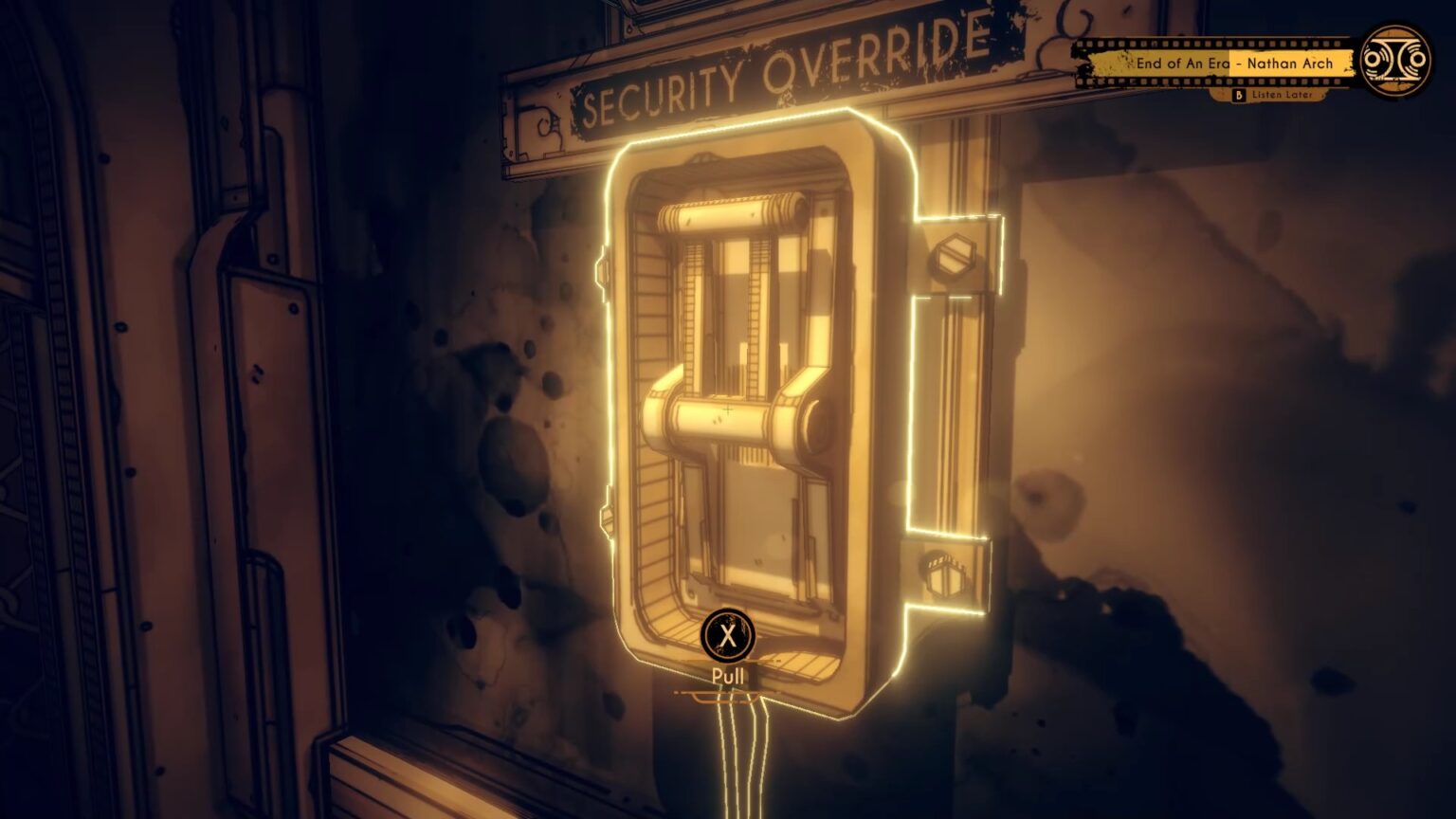This screenshot has height=819, width=1456.
Task: Click the left latch clip on the panel frame
Action: click(603, 271)
